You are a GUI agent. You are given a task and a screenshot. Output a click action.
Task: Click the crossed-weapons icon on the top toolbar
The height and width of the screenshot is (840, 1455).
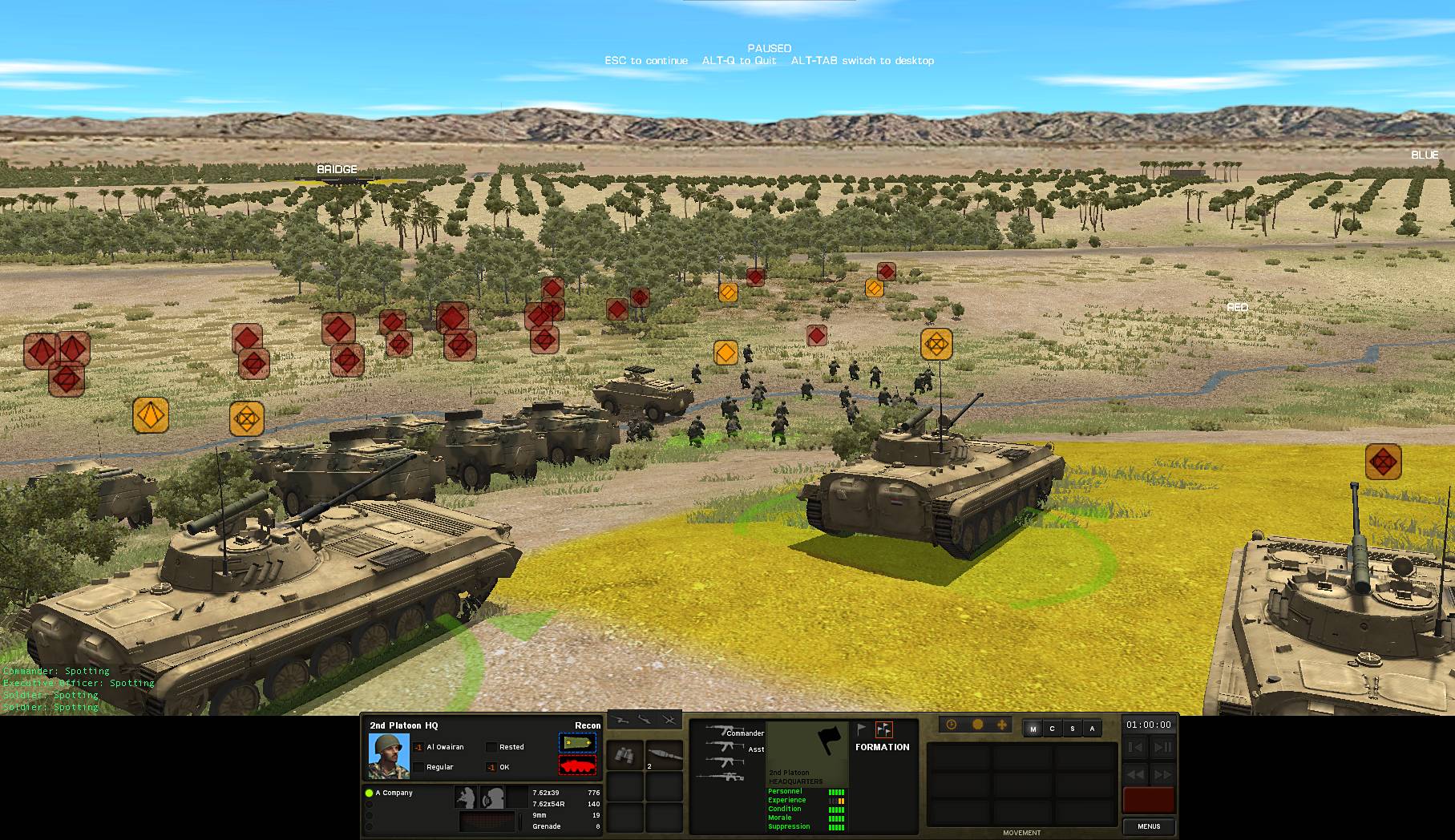pos(669,719)
